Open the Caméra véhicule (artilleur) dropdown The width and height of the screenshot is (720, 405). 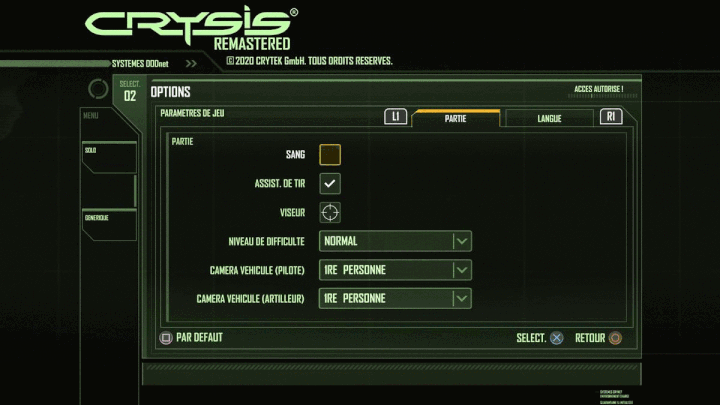click(395, 298)
